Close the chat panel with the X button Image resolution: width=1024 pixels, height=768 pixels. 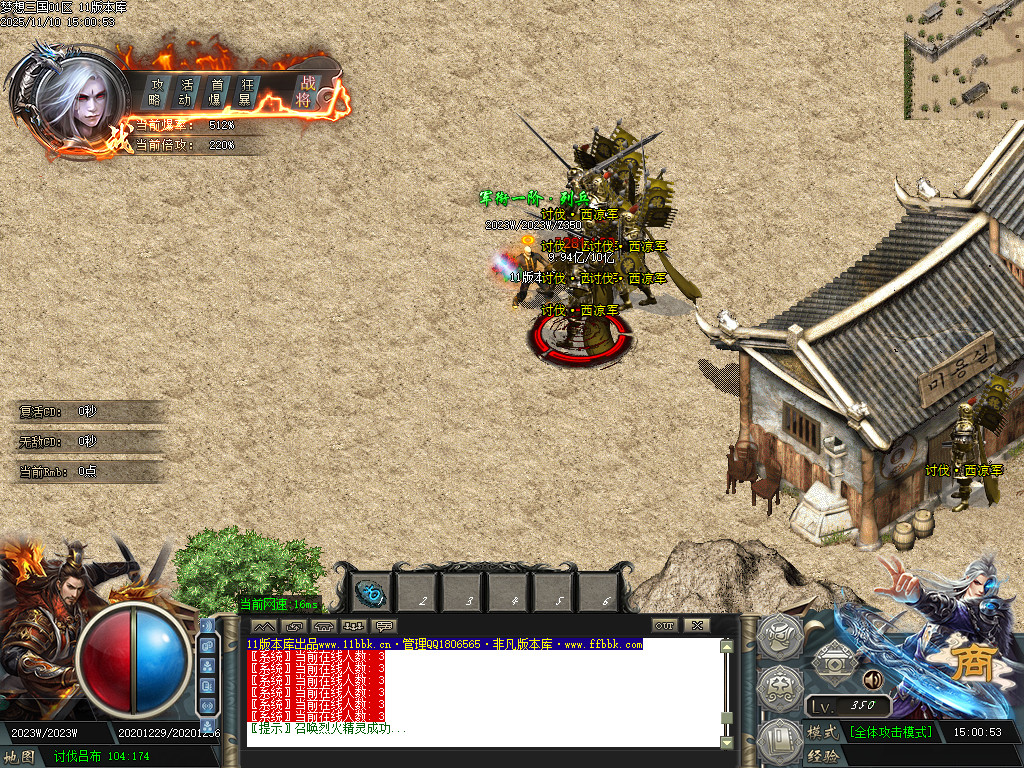coord(696,626)
